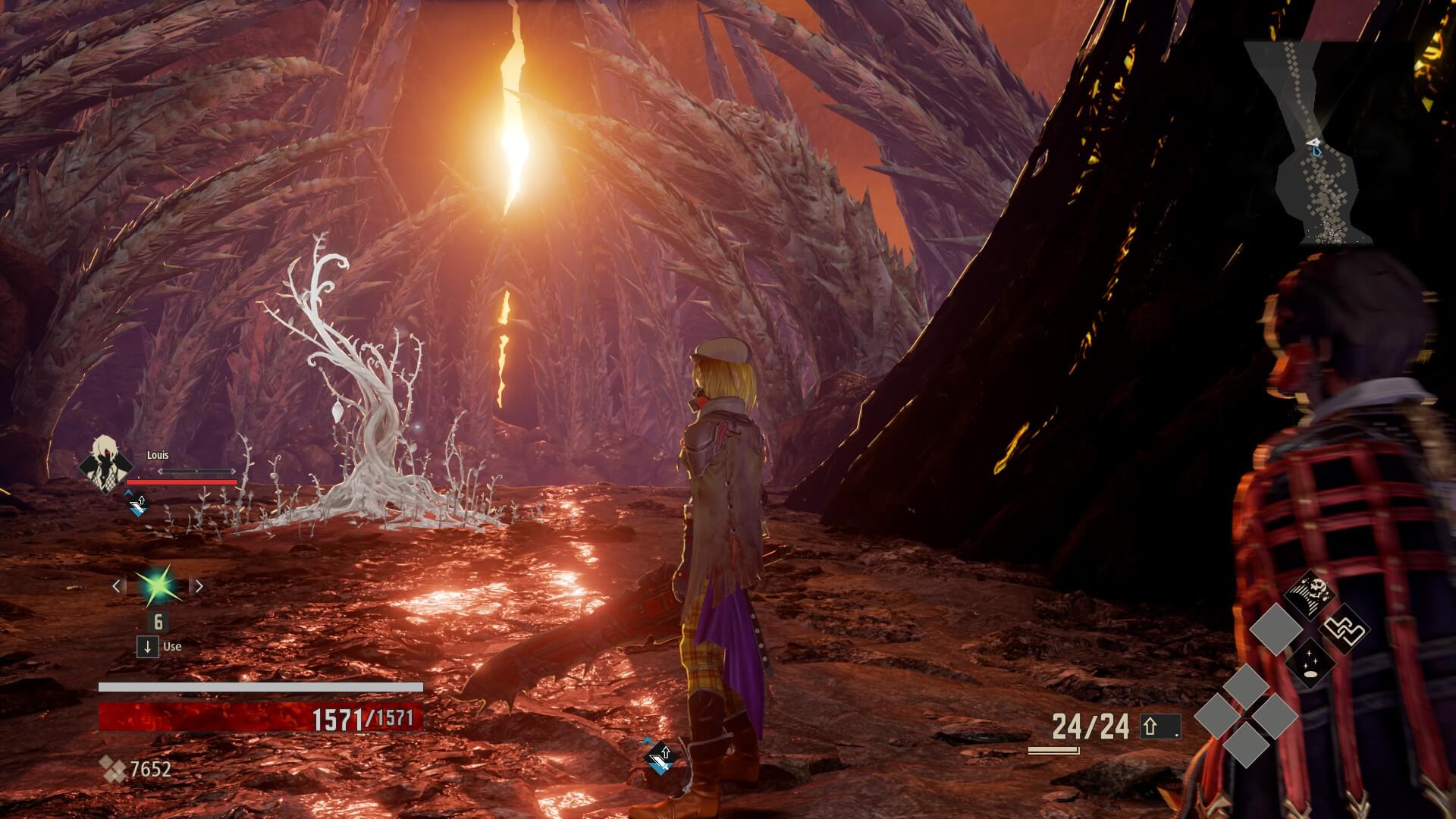Click the sword buff icon under Louis's health bar
1456x819 pixels.
tap(136, 505)
